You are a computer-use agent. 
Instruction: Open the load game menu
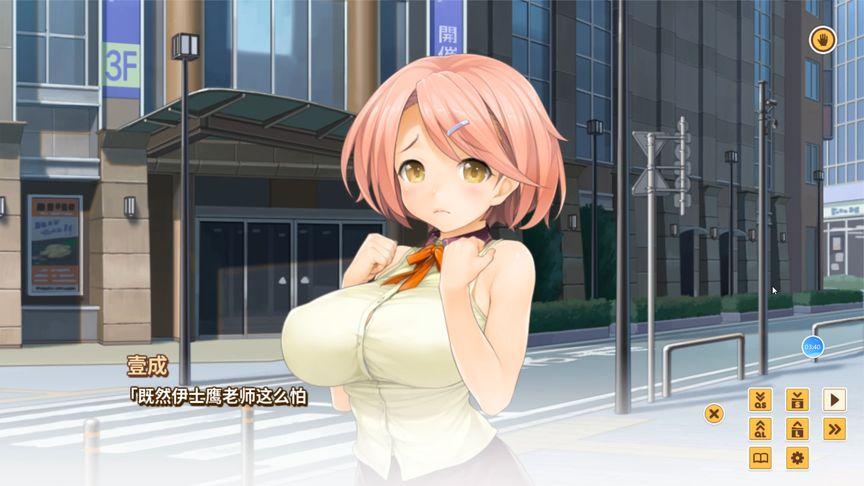point(797,429)
